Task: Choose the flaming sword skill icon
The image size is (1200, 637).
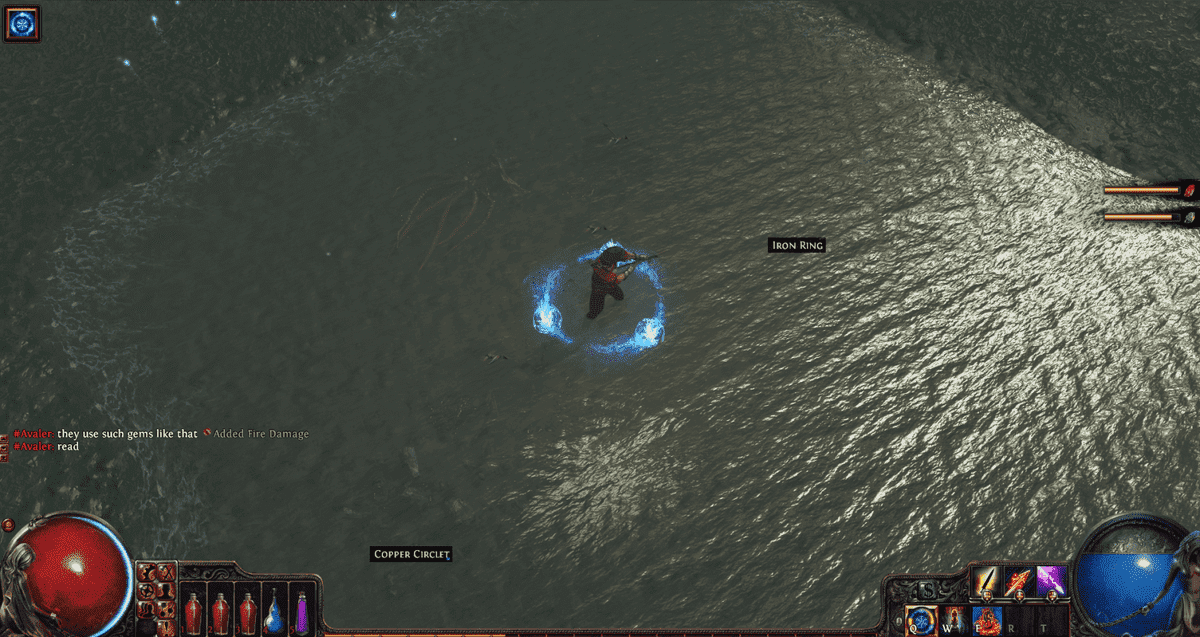Action: coord(986,581)
